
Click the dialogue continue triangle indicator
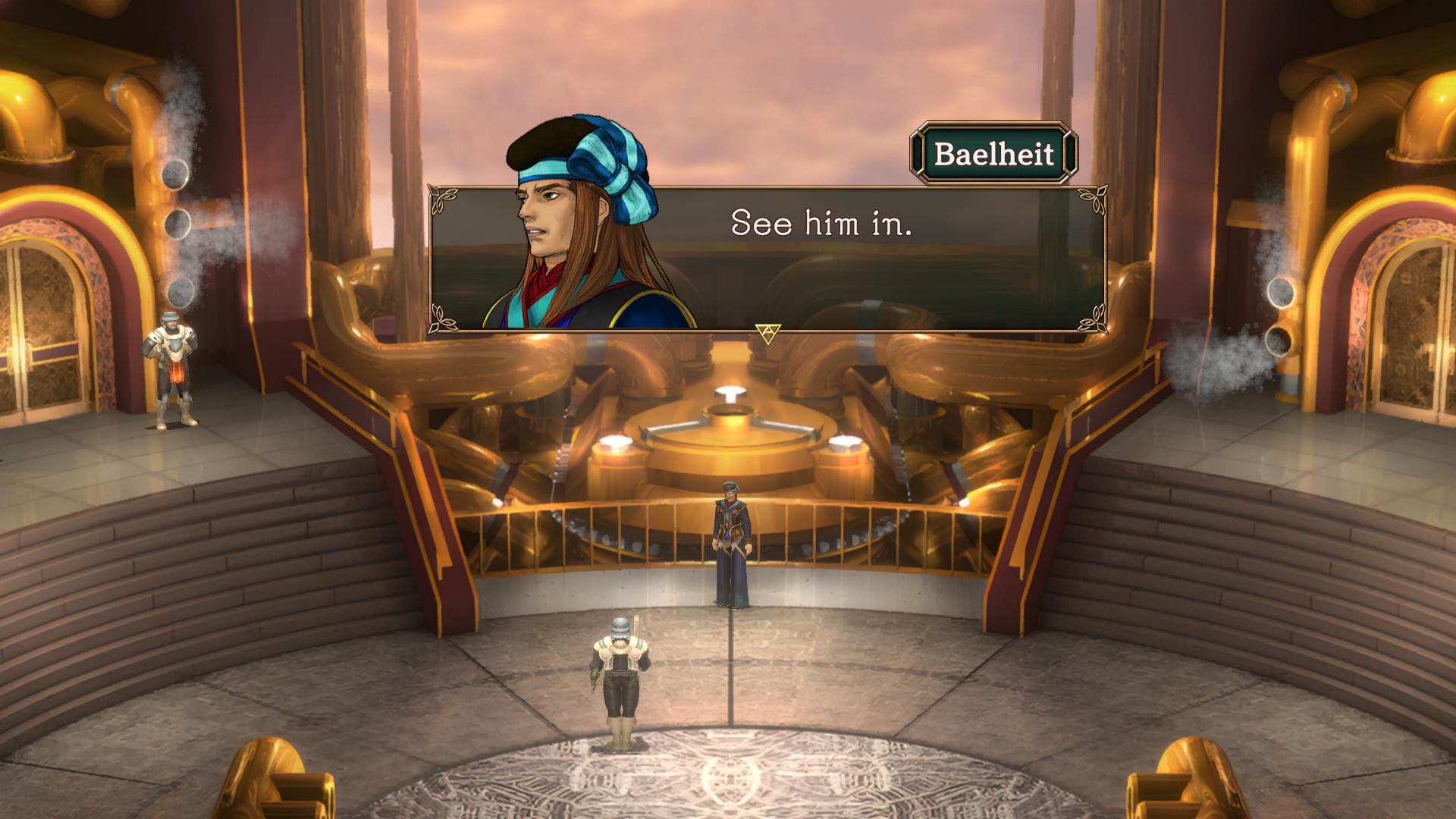pos(767,334)
